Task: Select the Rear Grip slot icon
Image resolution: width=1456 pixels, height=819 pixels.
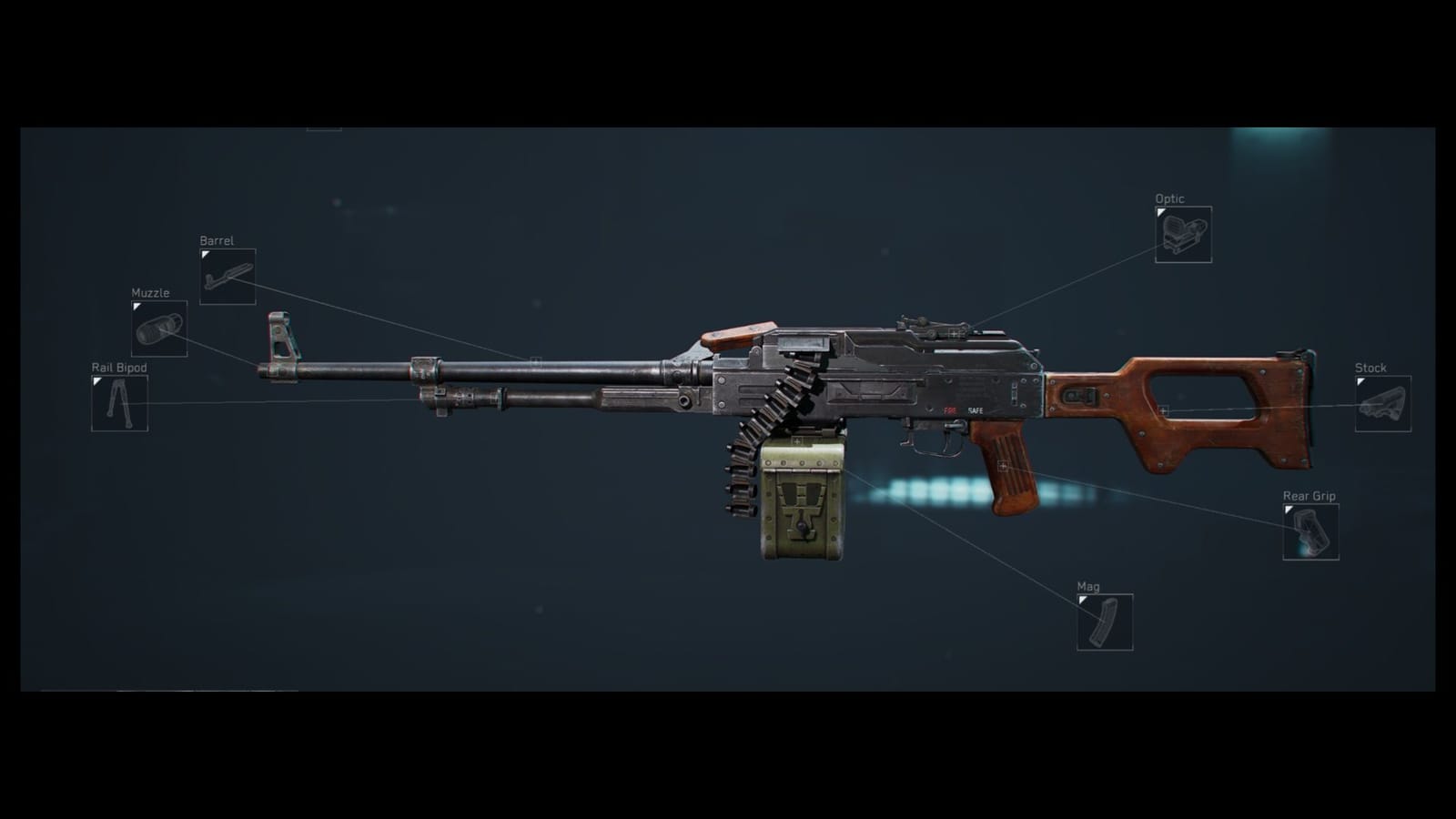Action: [1310, 532]
